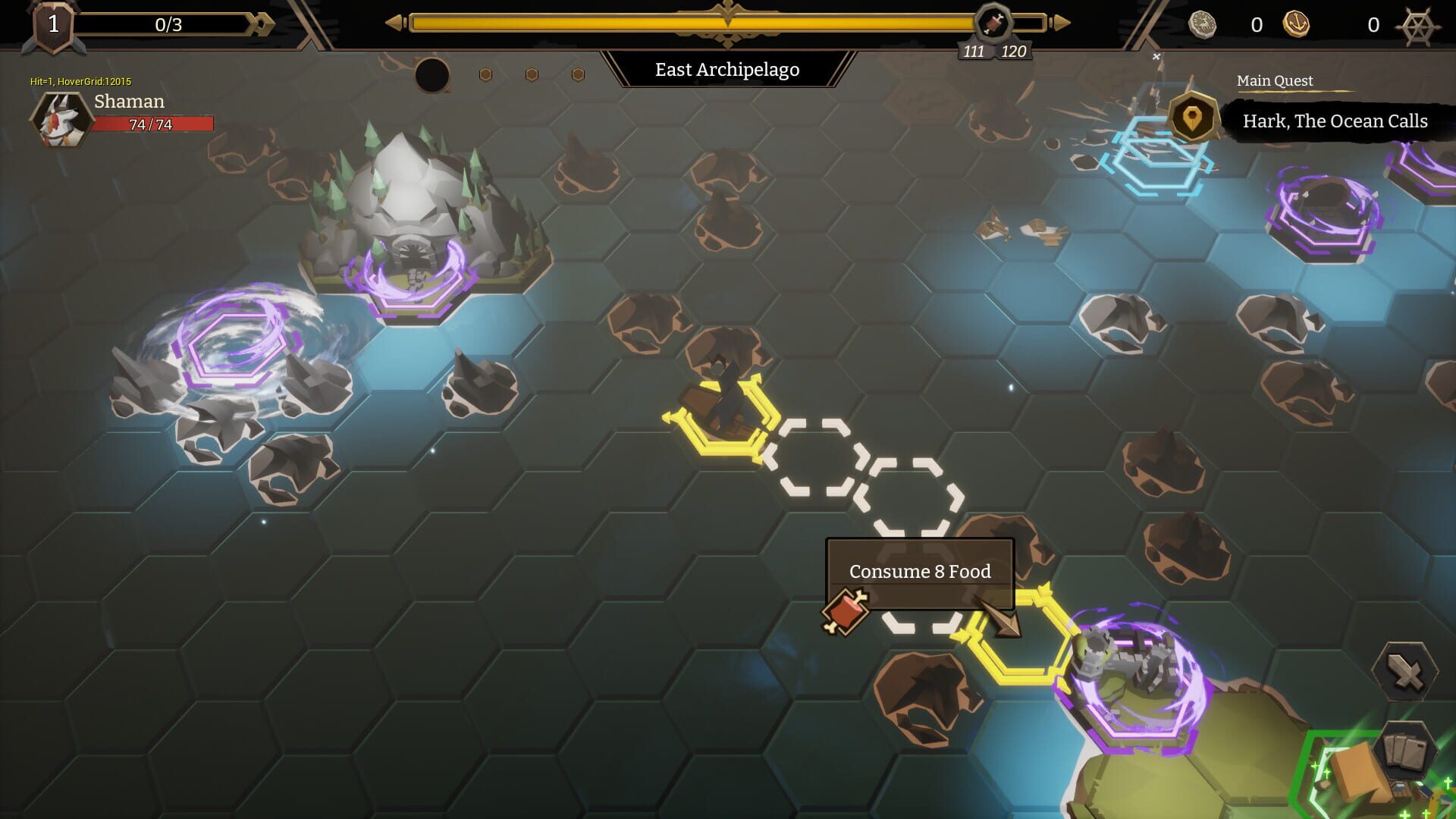Close the quest tracker with the small X
1456x819 pixels.
click(1156, 57)
